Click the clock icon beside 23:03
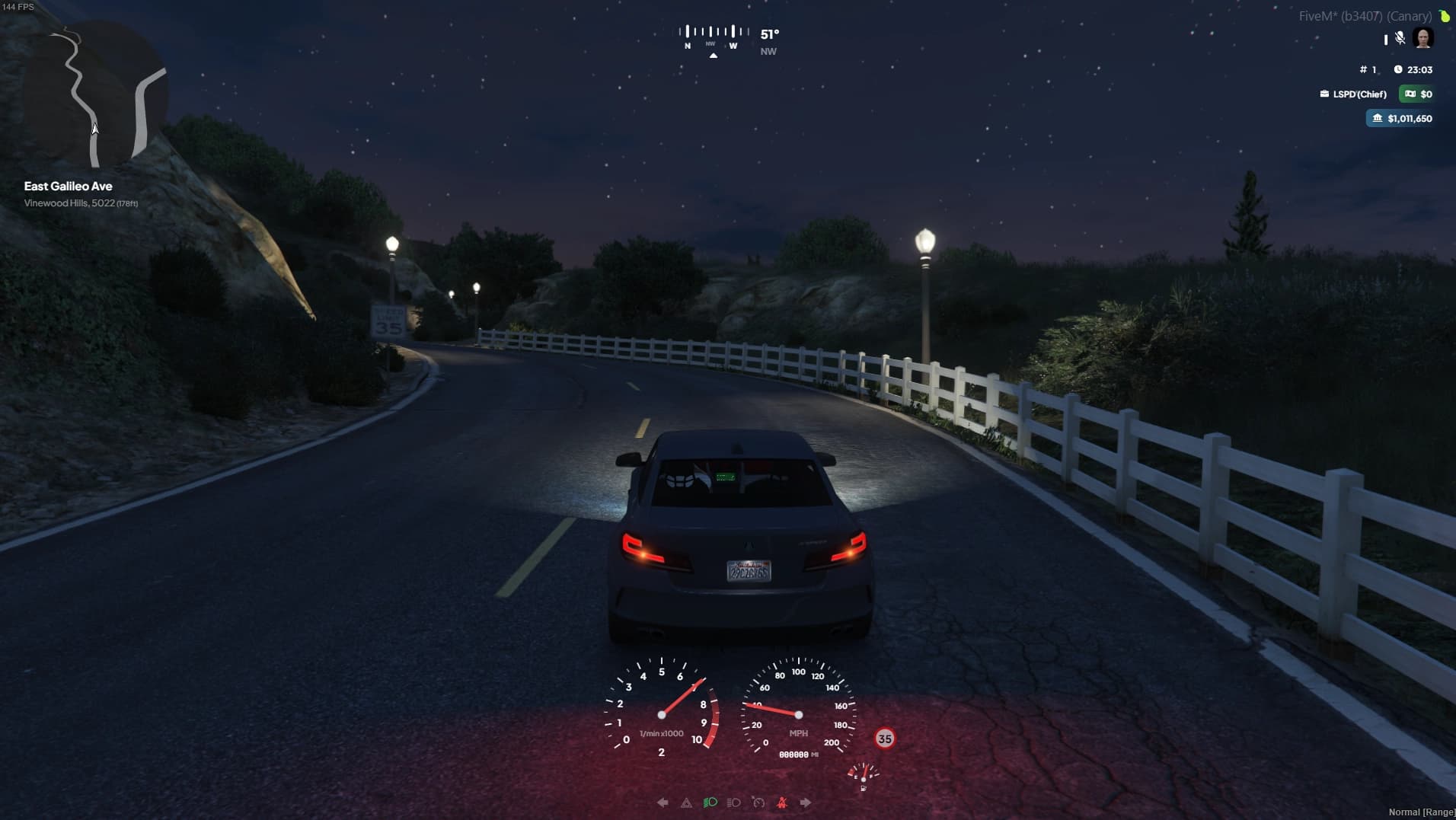 click(1399, 69)
